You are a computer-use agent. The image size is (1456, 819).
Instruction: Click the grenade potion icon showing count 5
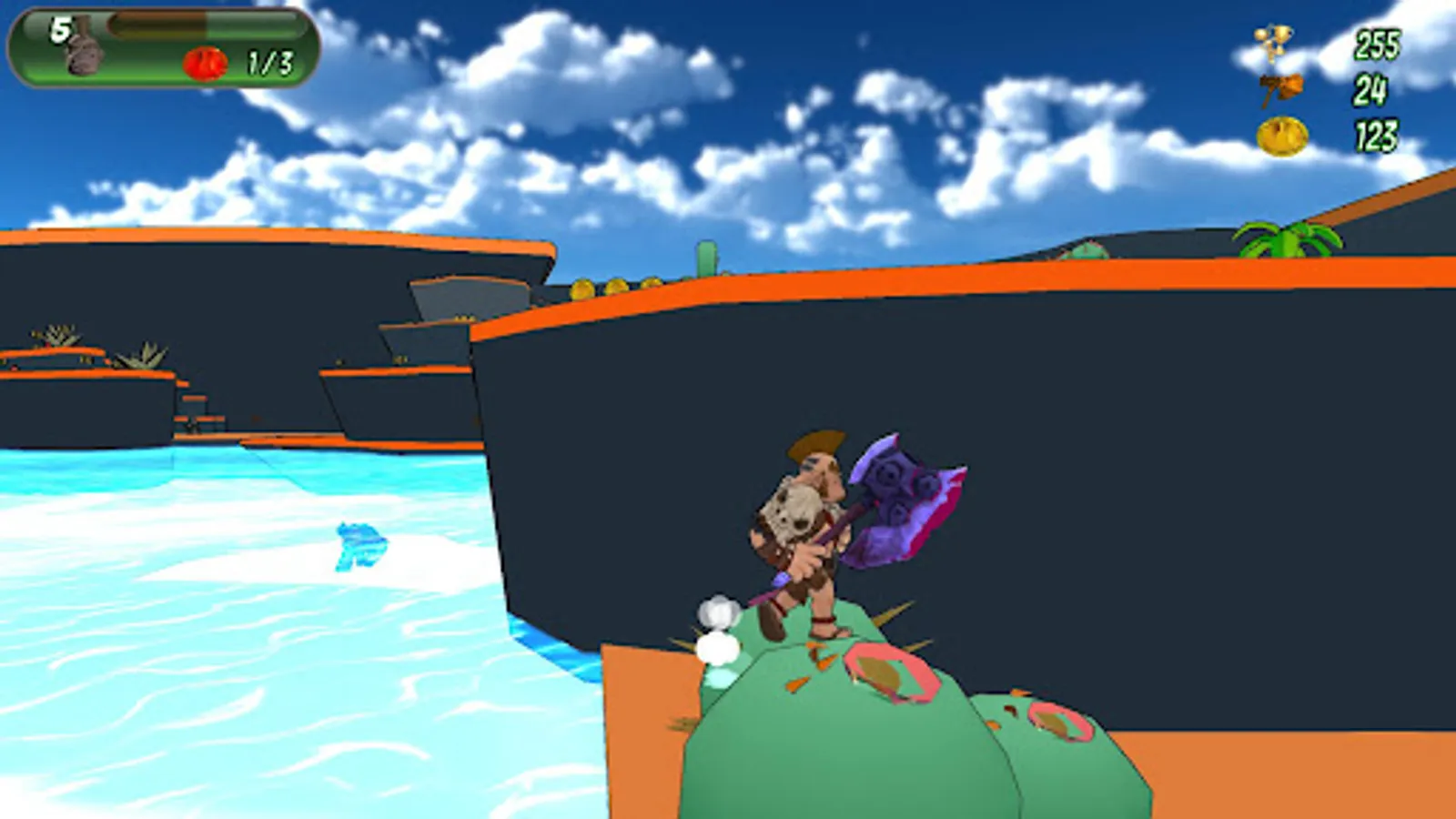click(82, 52)
